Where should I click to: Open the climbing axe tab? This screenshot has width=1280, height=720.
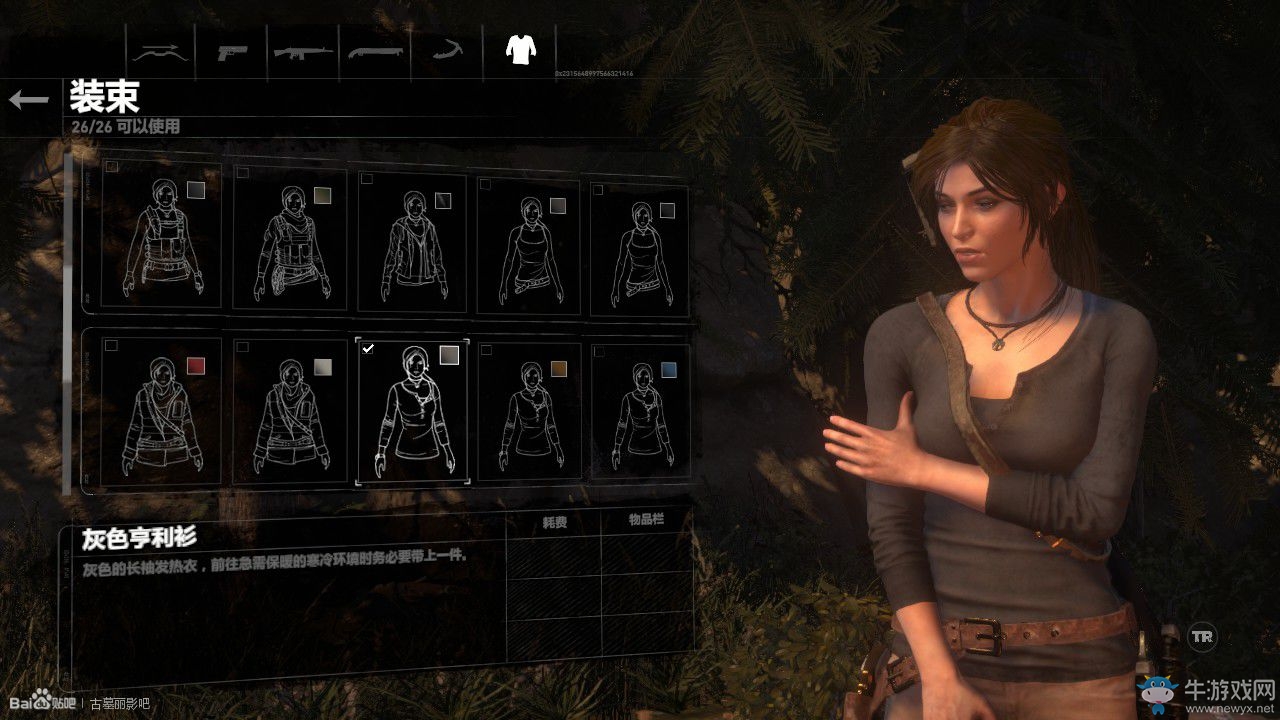click(446, 51)
